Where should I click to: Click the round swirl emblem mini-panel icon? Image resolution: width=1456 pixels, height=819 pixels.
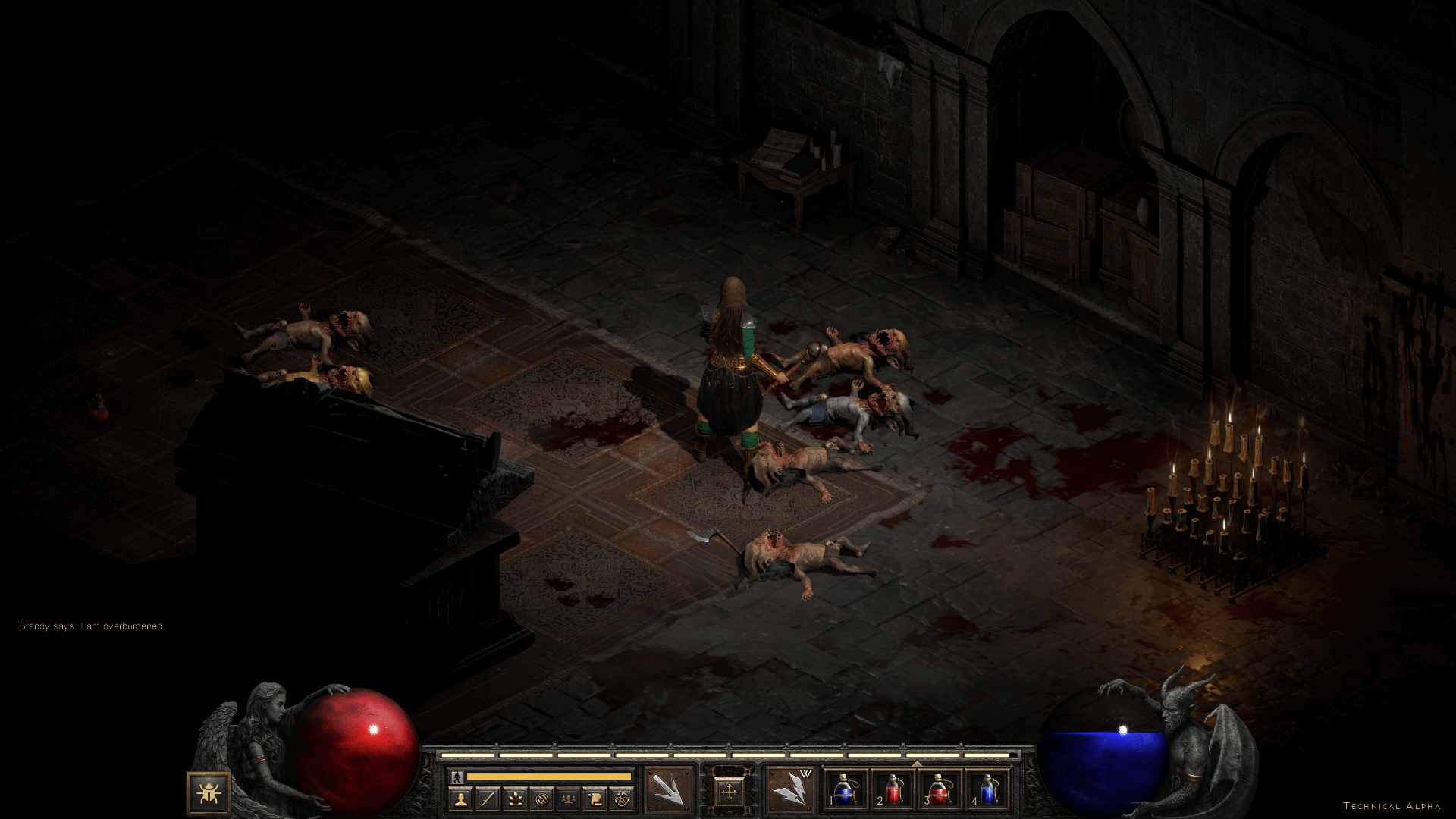(x=541, y=799)
